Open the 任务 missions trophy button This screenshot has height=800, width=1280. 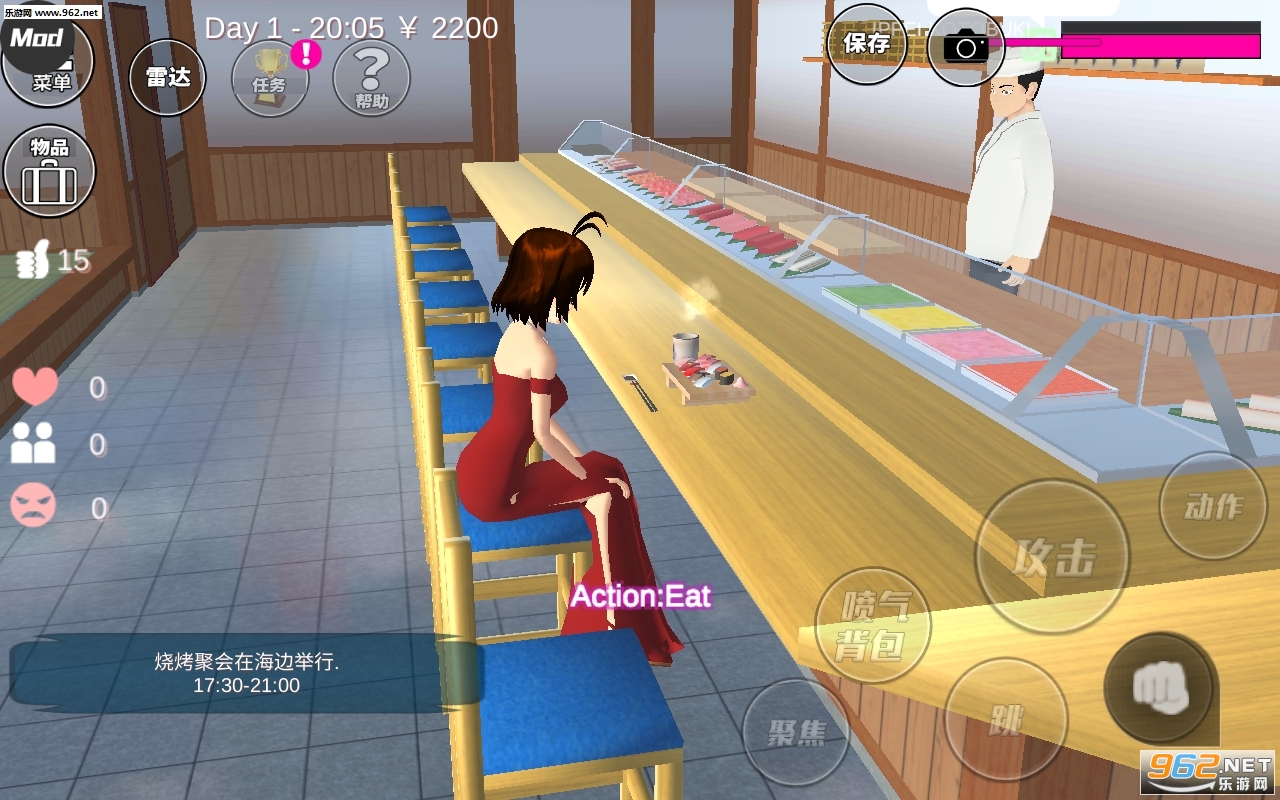270,79
